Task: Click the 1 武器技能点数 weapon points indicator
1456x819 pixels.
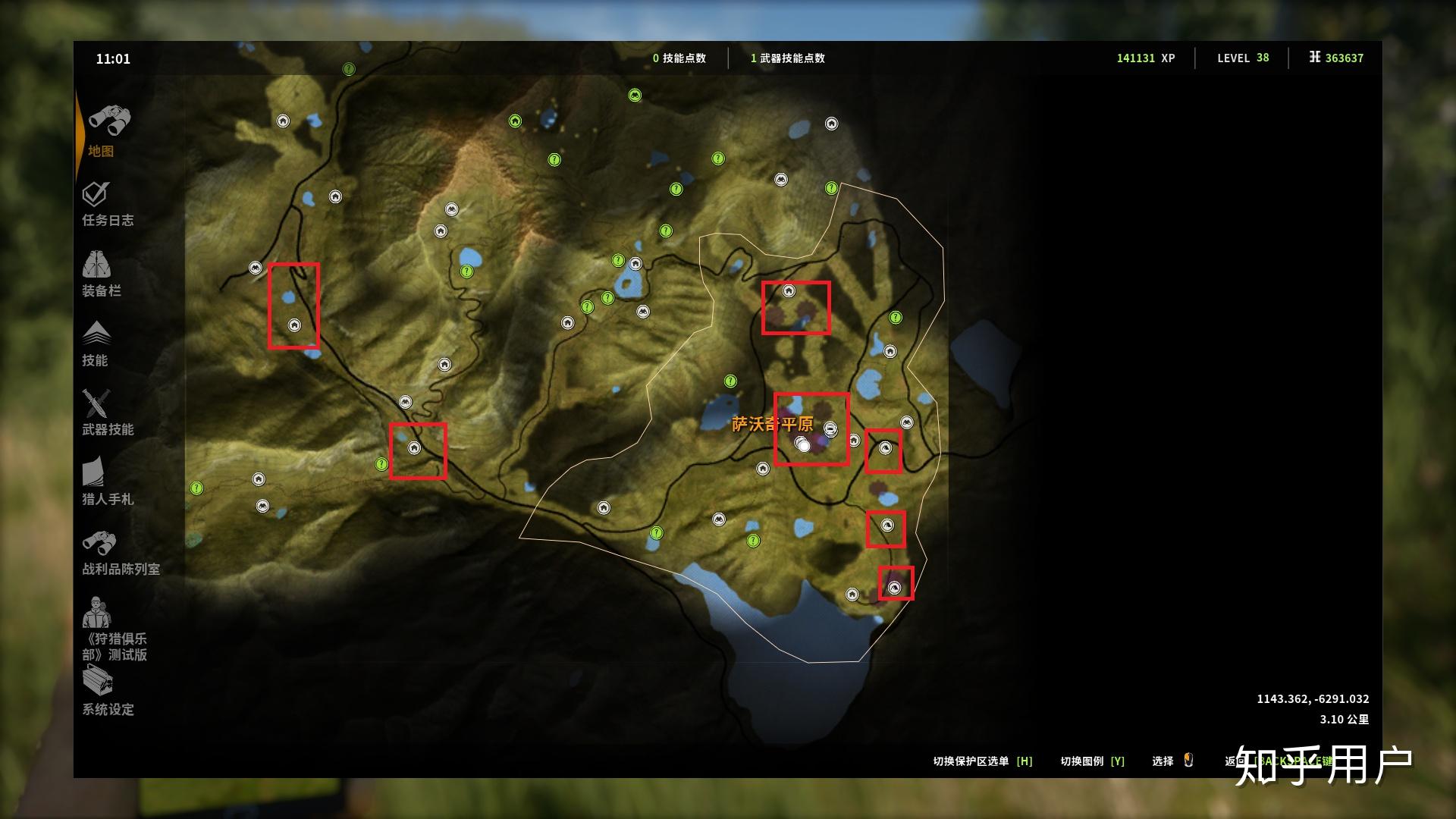Action: click(x=789, y=57)
